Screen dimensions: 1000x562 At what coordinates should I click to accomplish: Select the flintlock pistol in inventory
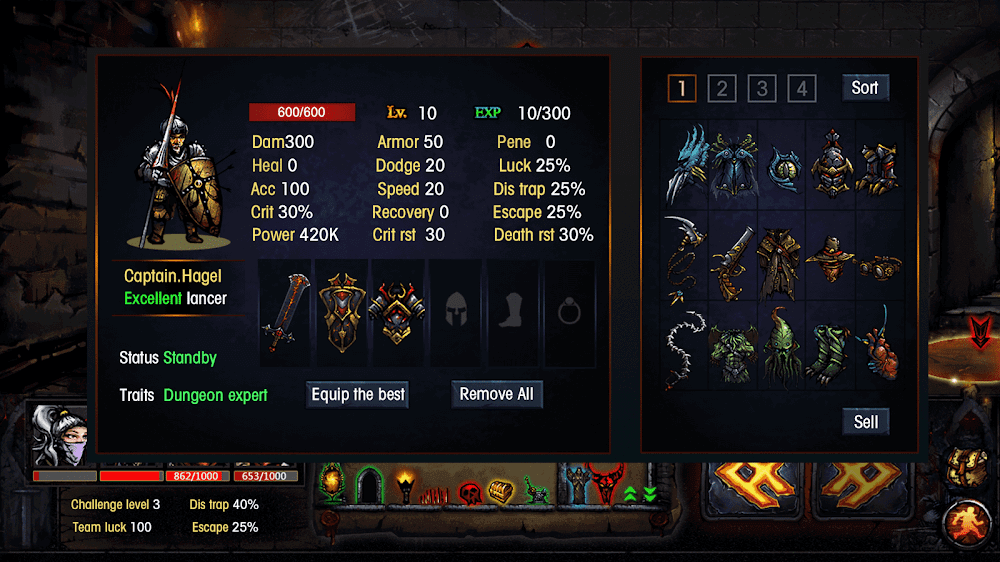click(733, 260)
